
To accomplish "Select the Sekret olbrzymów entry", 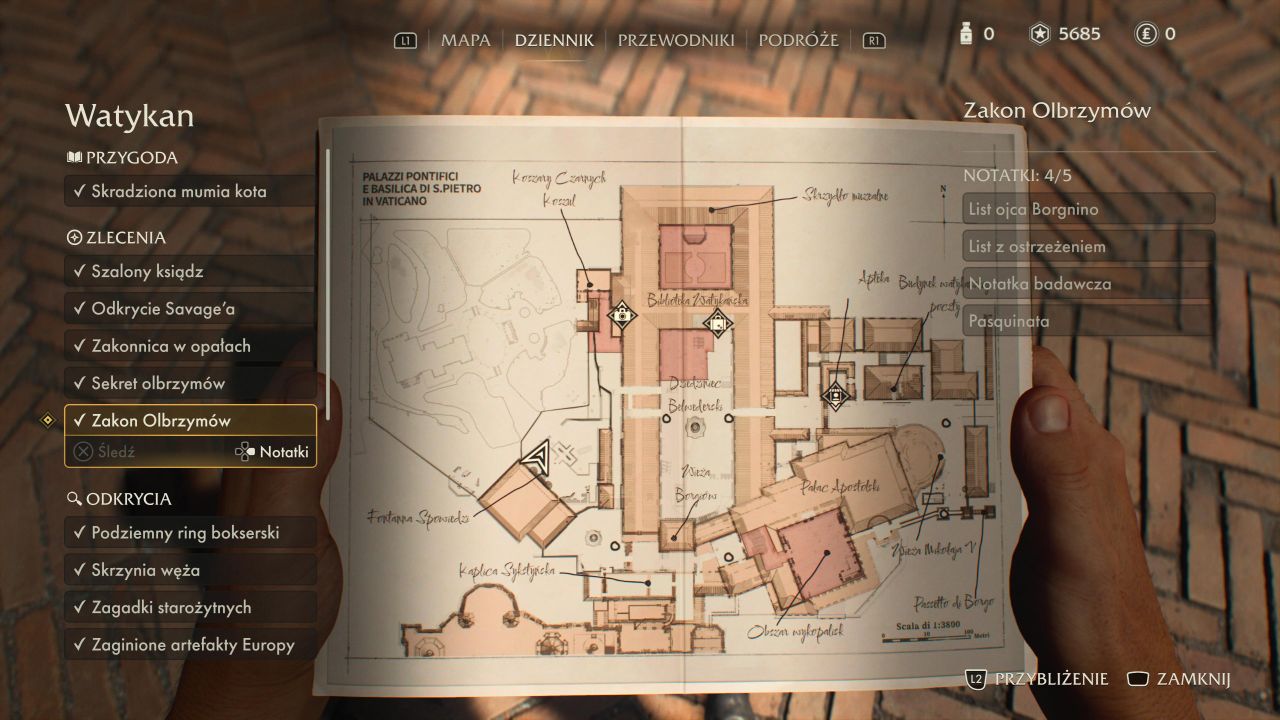I will (x=190, y=383).
